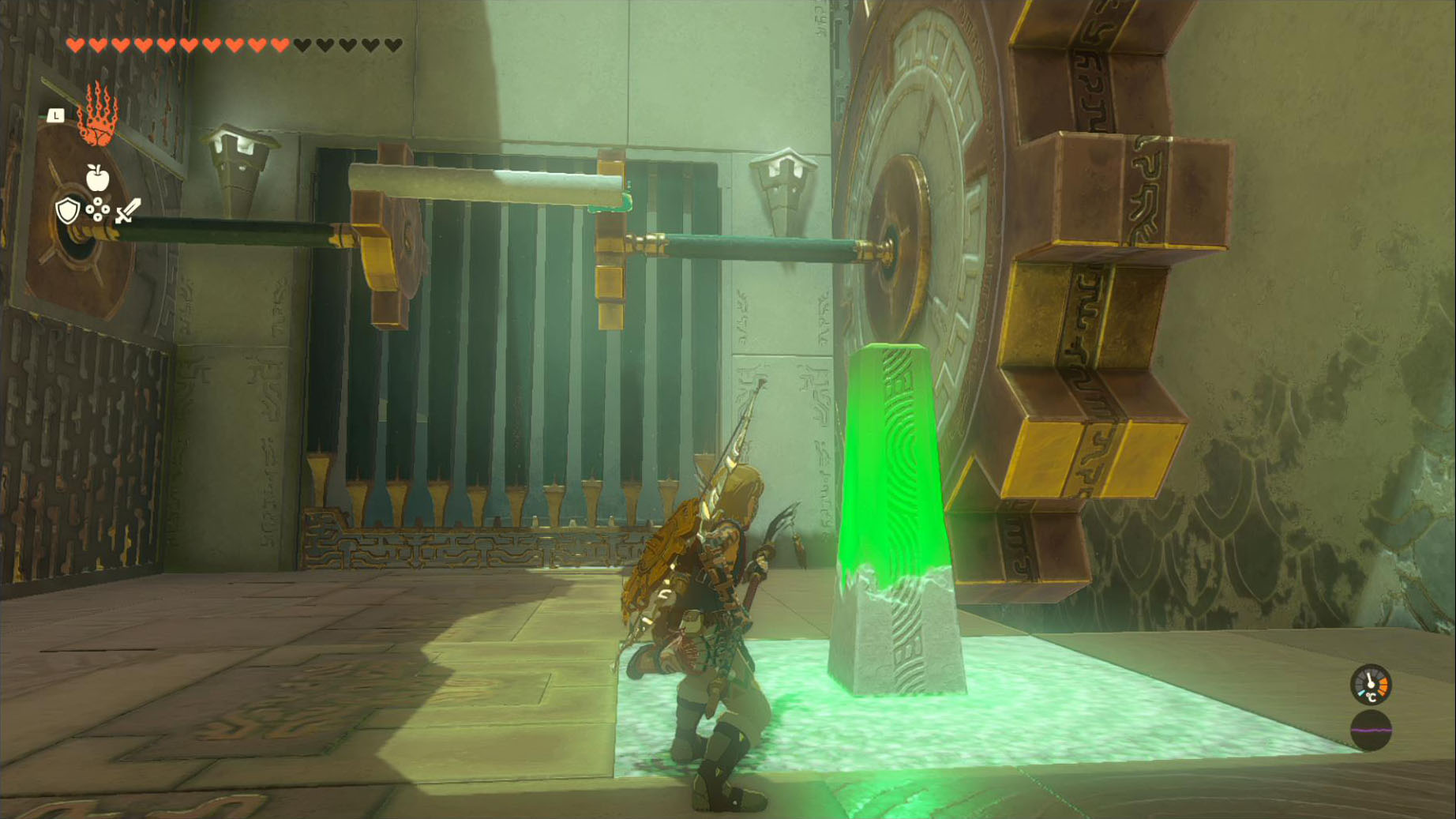Open the shield quick-select icon
Screen dimensions: 1456x819
(x=68, y=211)
